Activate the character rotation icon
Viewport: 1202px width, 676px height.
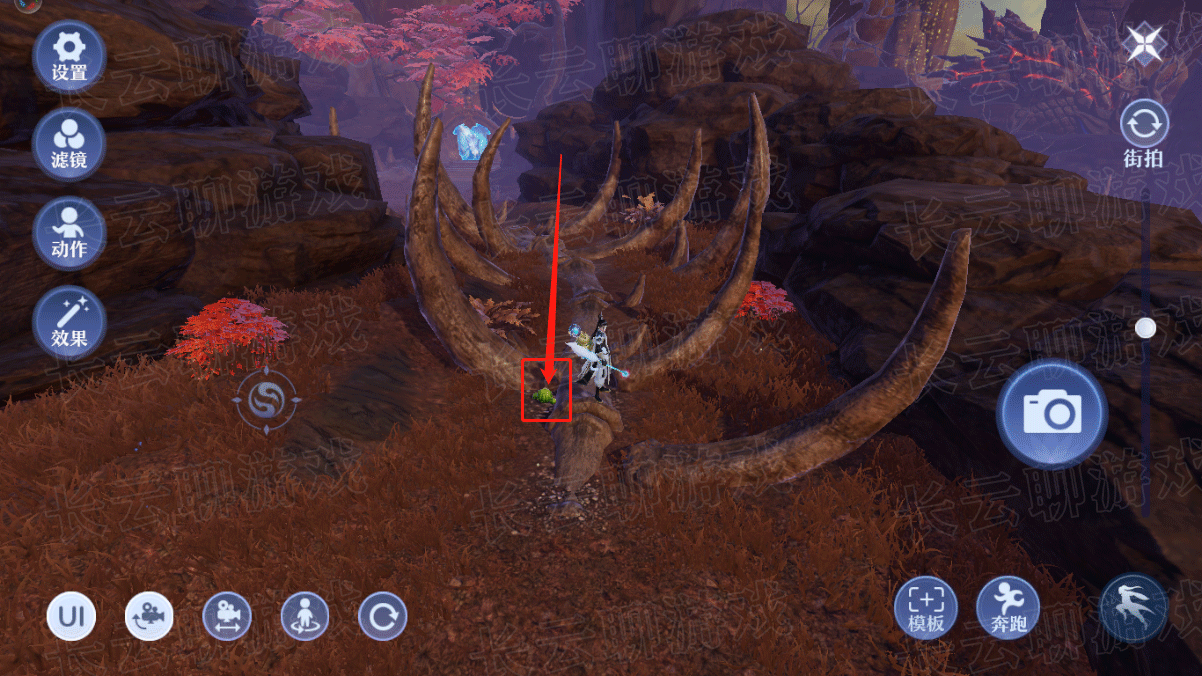304,616
